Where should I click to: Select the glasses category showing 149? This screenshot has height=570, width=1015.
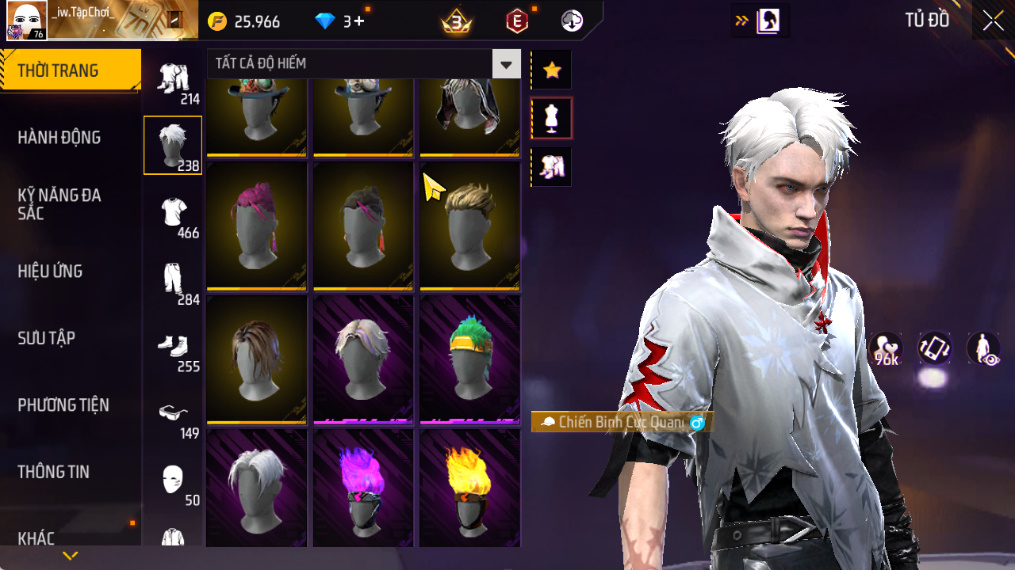tap(174, 415)
